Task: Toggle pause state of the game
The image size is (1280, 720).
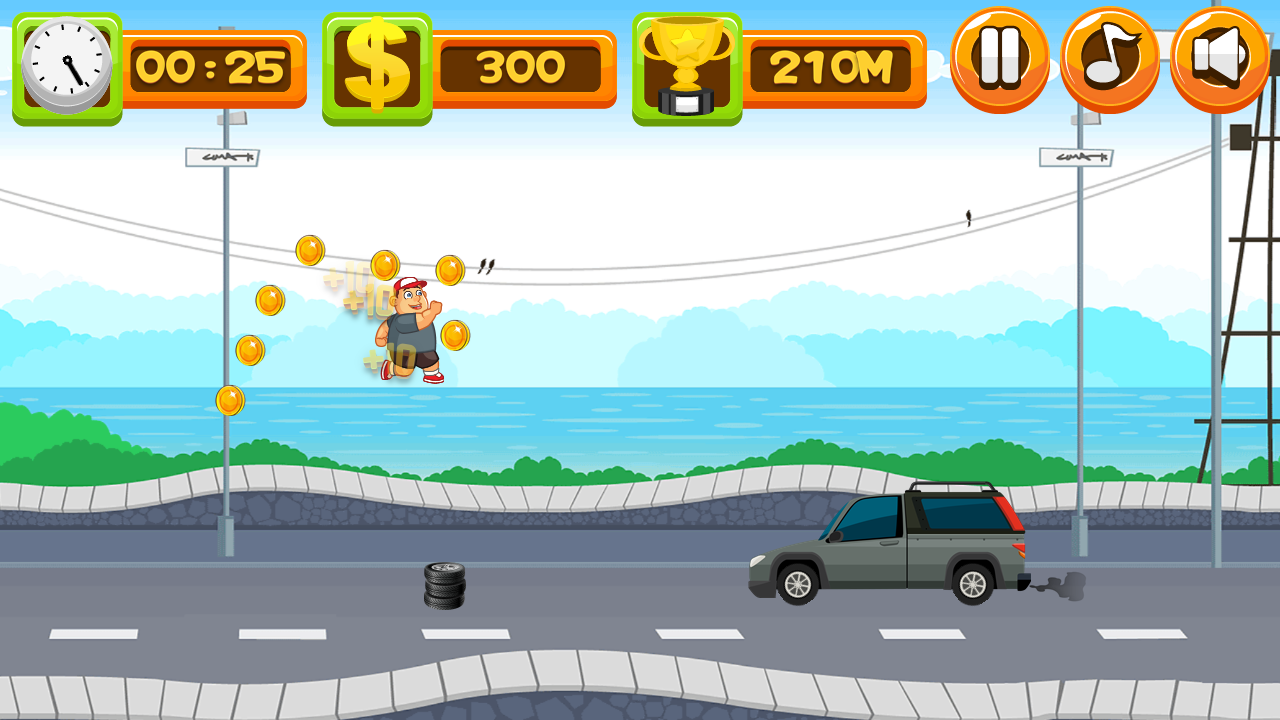Action: coord(1000,57)
